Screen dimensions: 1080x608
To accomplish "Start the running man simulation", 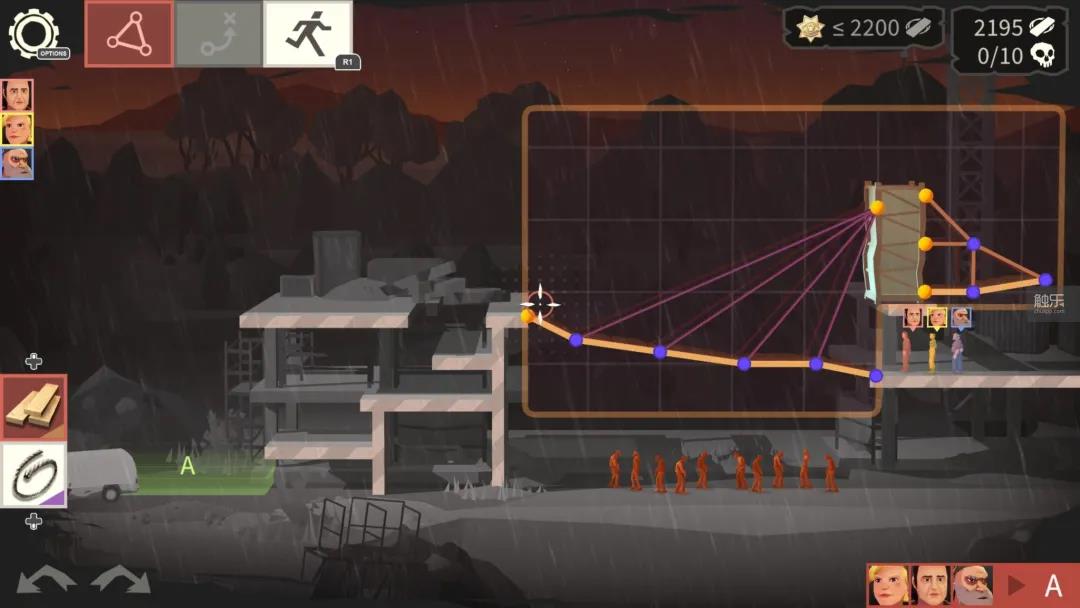I will coord(307,34).
